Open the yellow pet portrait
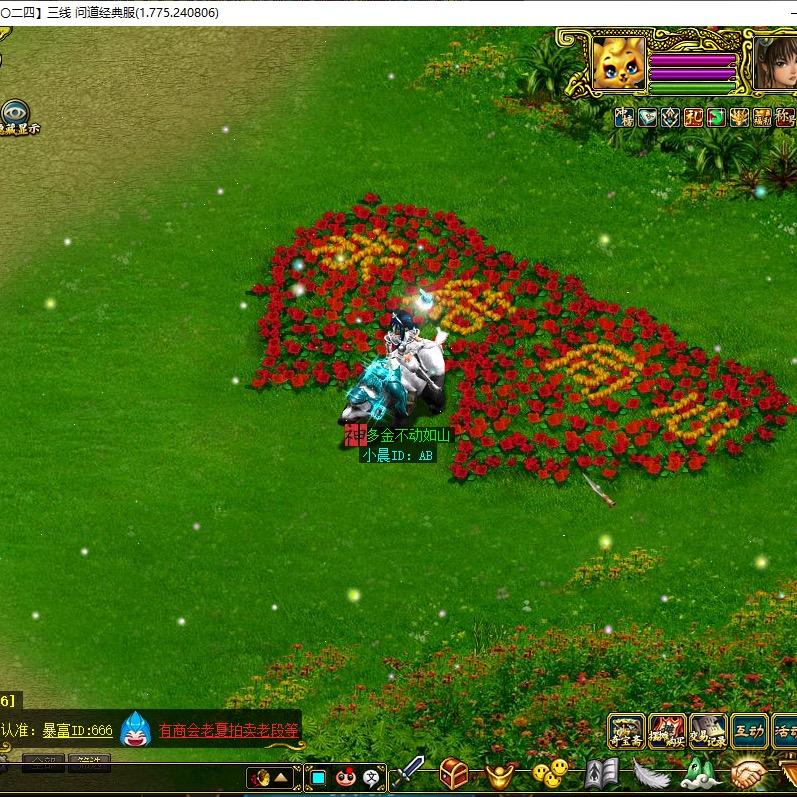Screen dimensions: 797x797 [x=619, y=63]
